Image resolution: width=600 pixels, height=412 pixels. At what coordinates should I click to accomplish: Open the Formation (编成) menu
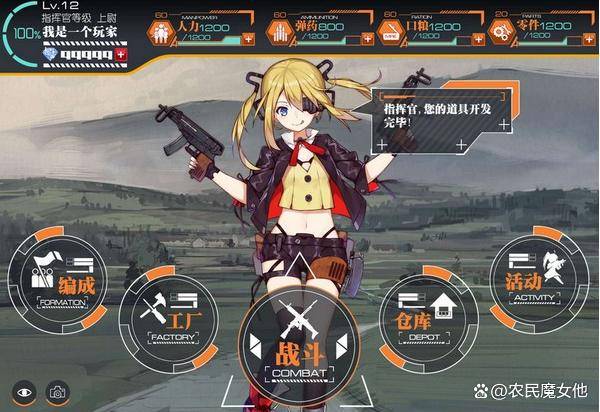pyautogui.click(x=62, y=280)
